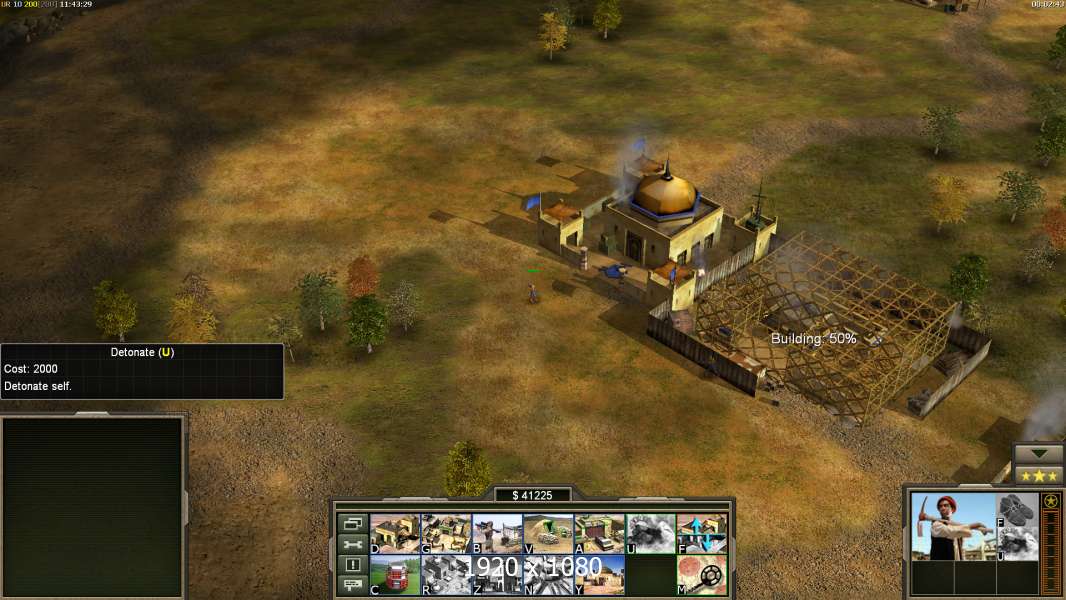Open the chat speech-bubble button
Screen dimensions: 1066x600
click(x=352, y=585)
